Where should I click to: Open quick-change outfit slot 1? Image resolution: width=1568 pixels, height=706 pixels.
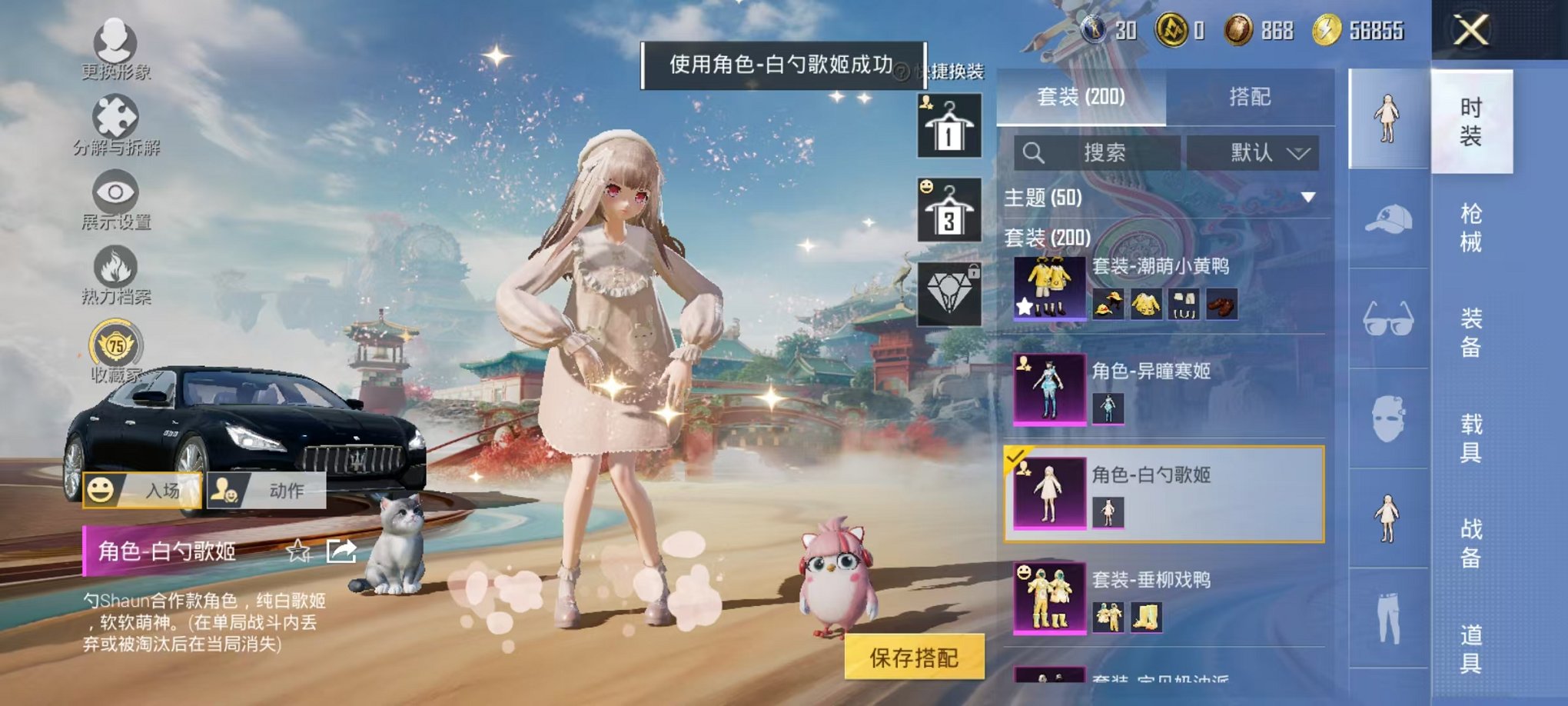click(x=948, y=125)
